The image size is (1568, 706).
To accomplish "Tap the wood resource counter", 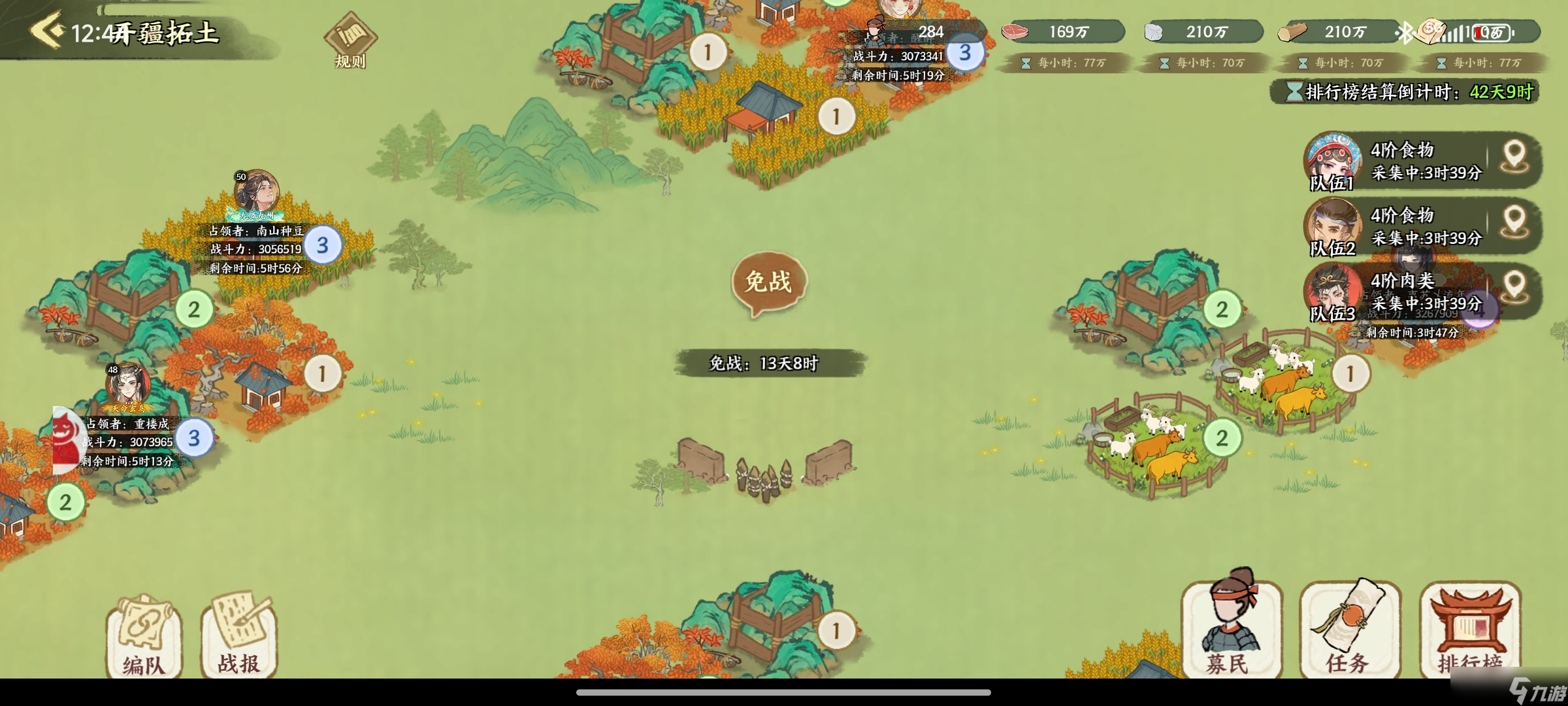I will tap(1335, 31).
